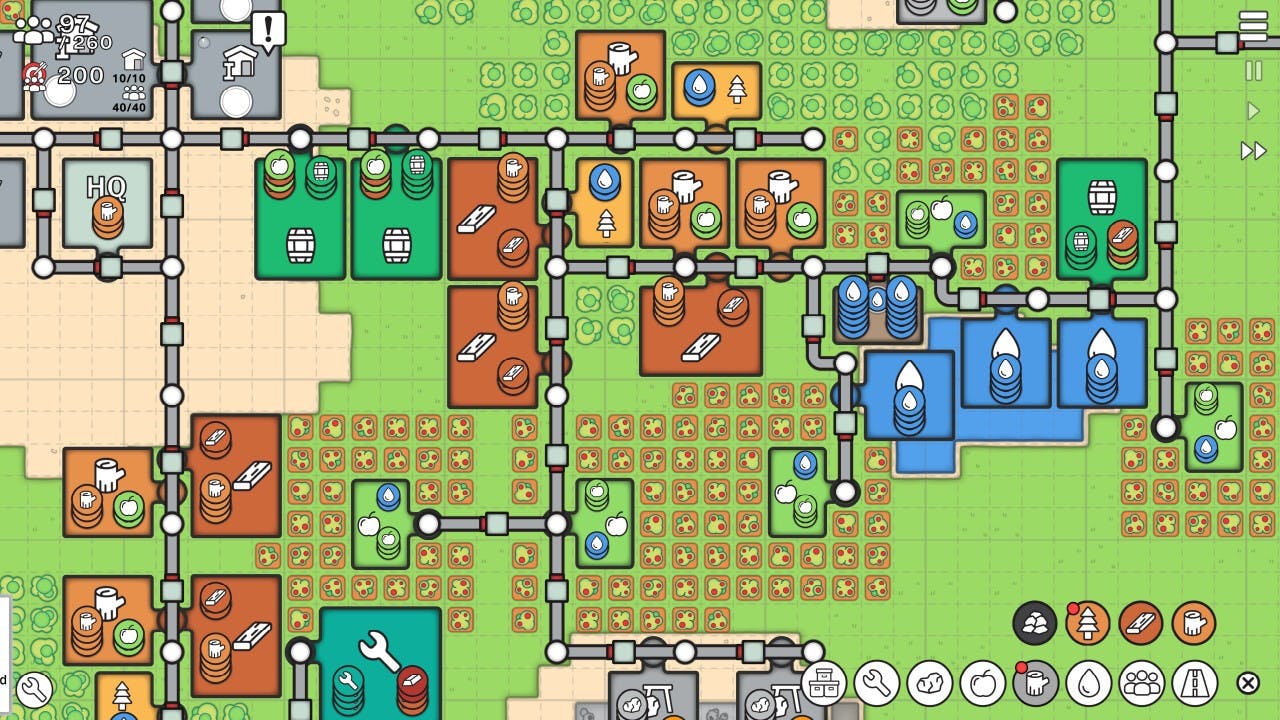Screen dimensions: 1280x720
Task: Show the population people category
Action: [1142, 684]
